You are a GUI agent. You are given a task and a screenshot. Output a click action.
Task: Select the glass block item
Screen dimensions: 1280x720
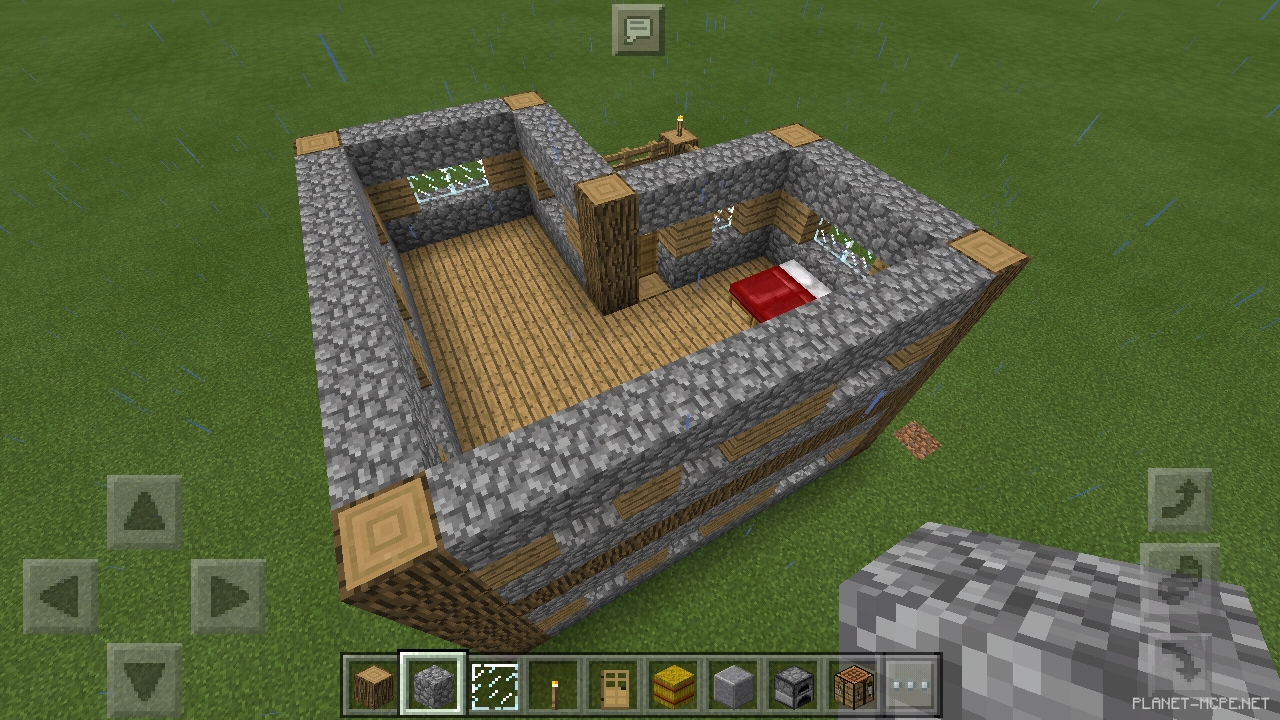point(492,685)
